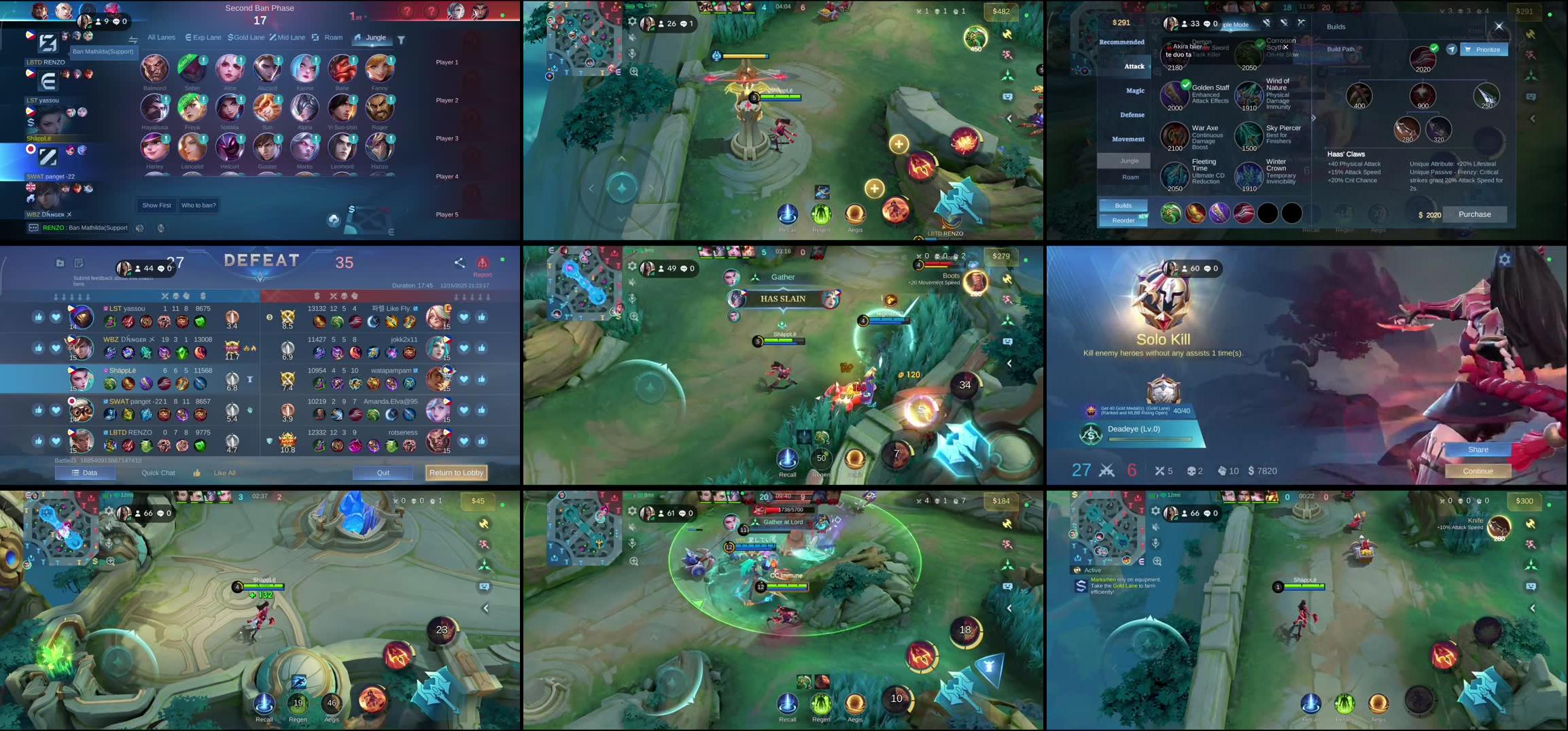
Task: Click the Deadeye level progress bar
Action: [x=1149, y=439]
